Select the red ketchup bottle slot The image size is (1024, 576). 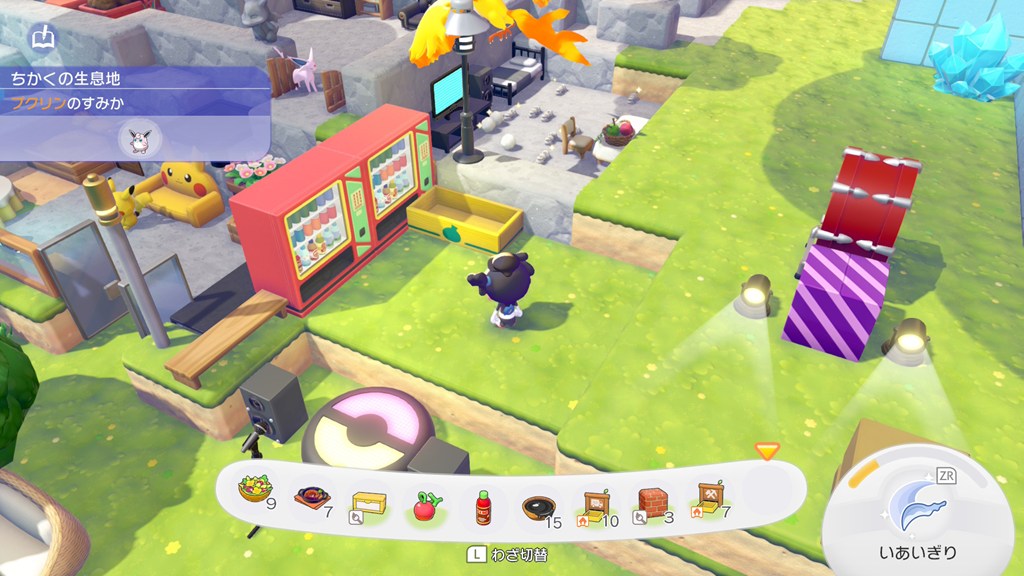[484, 506]
